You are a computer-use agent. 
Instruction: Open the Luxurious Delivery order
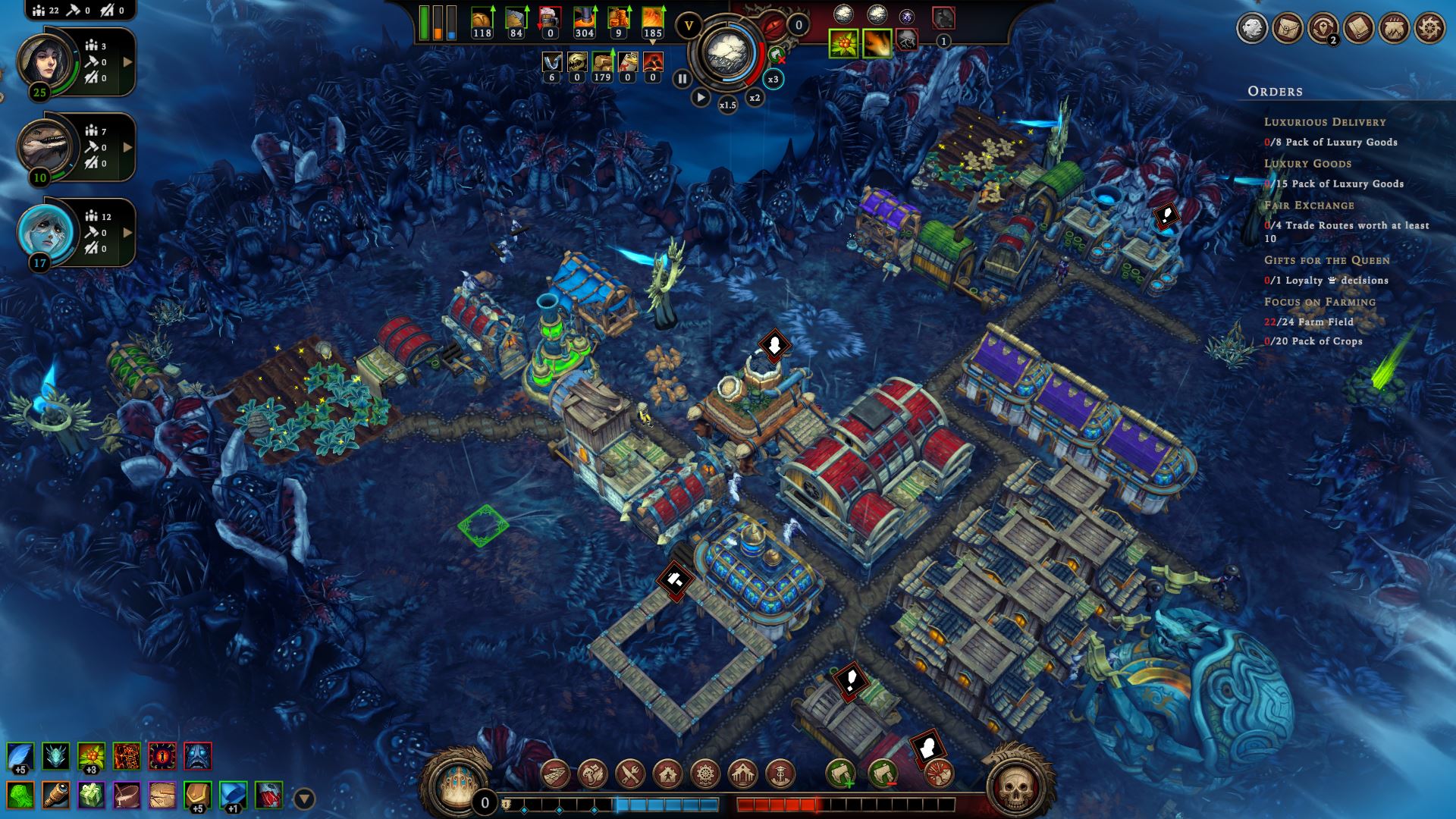click(1324, 122)
